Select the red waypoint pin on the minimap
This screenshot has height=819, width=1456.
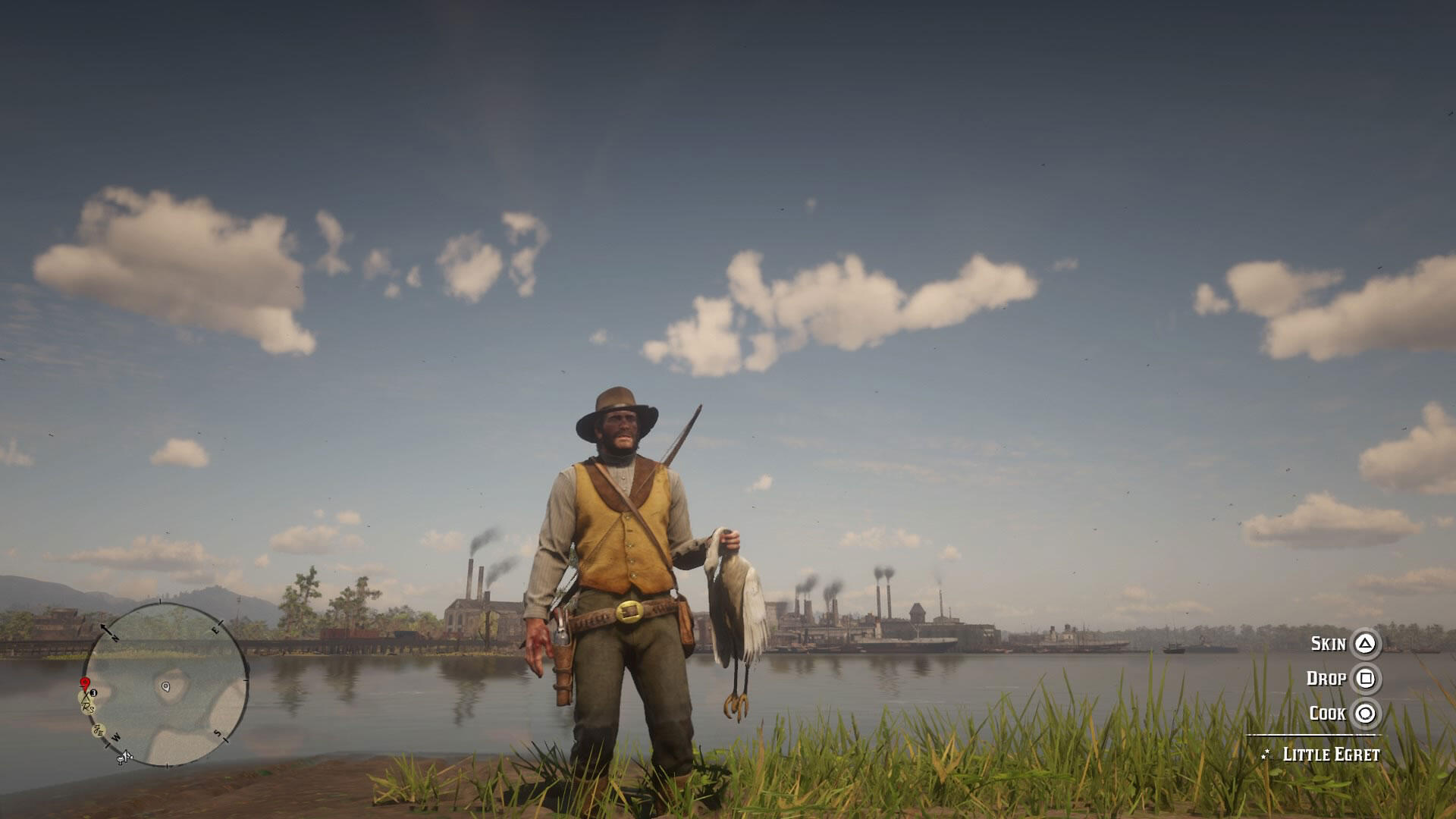(x=85, y=683)
